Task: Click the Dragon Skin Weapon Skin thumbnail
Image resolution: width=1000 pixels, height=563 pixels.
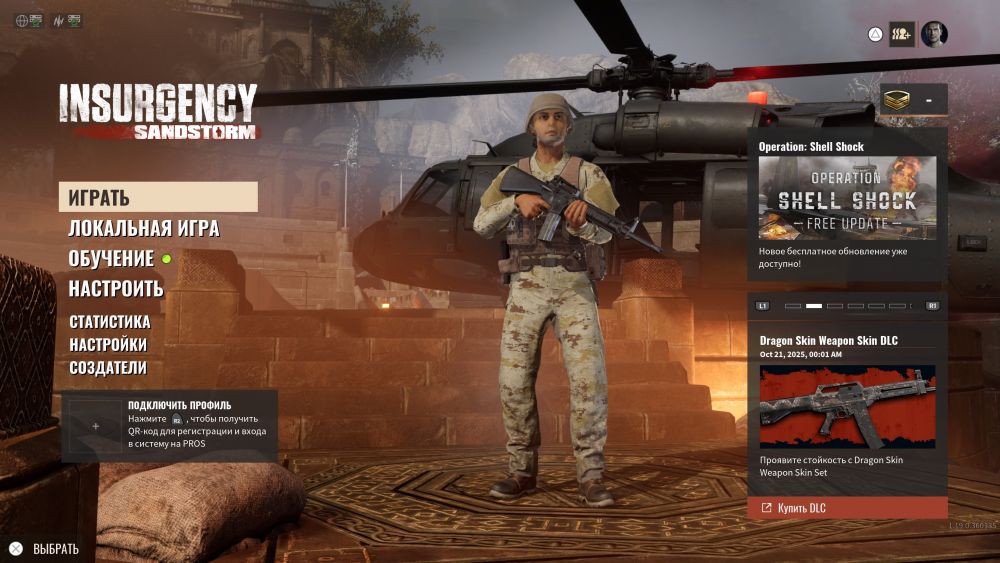Action: point(847,406)
